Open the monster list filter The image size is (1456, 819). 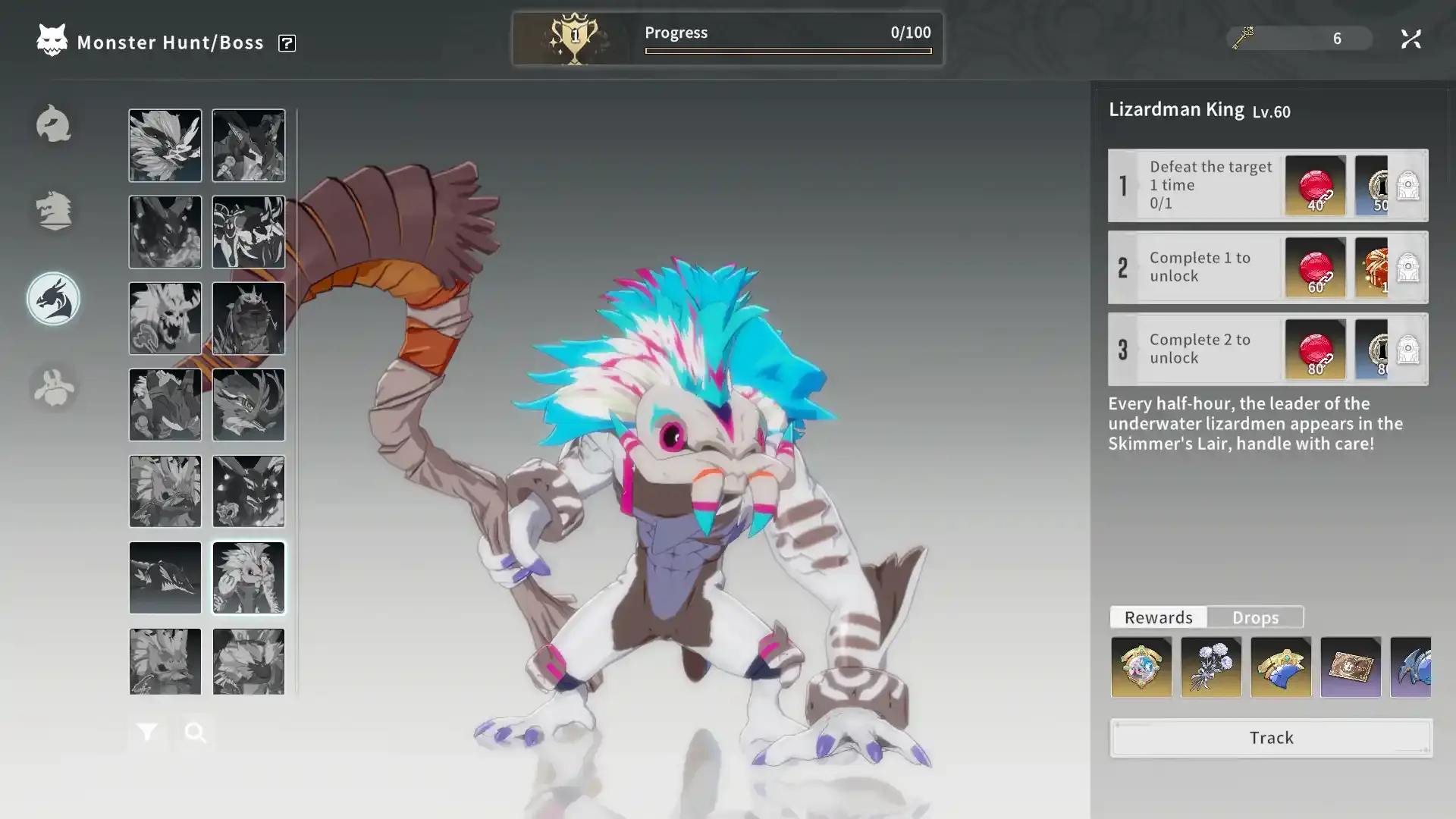coord(147,733)
